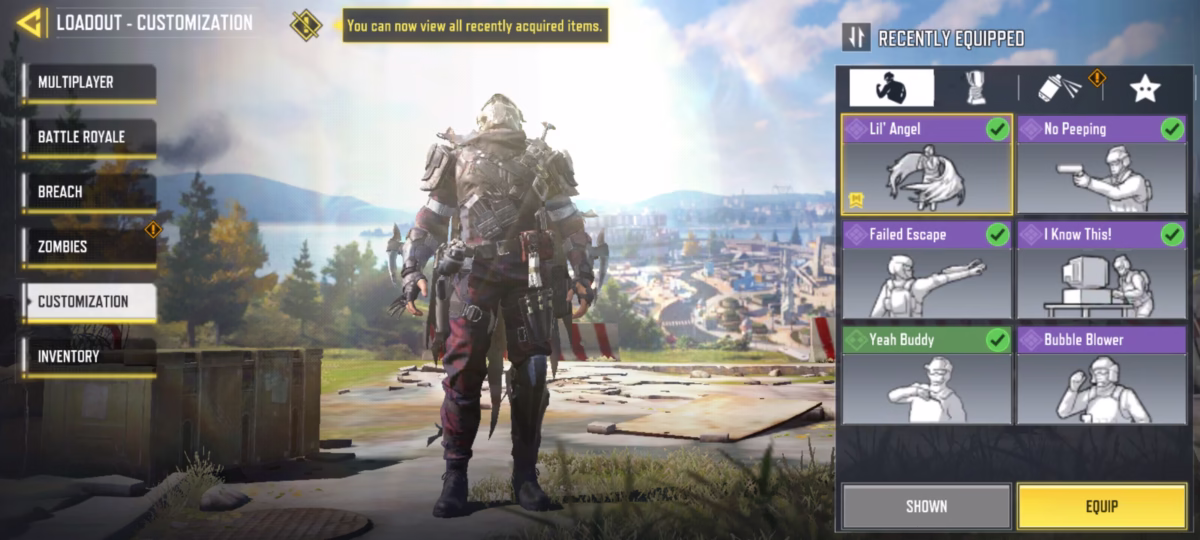Open the spray can tab

point(1059,88)
